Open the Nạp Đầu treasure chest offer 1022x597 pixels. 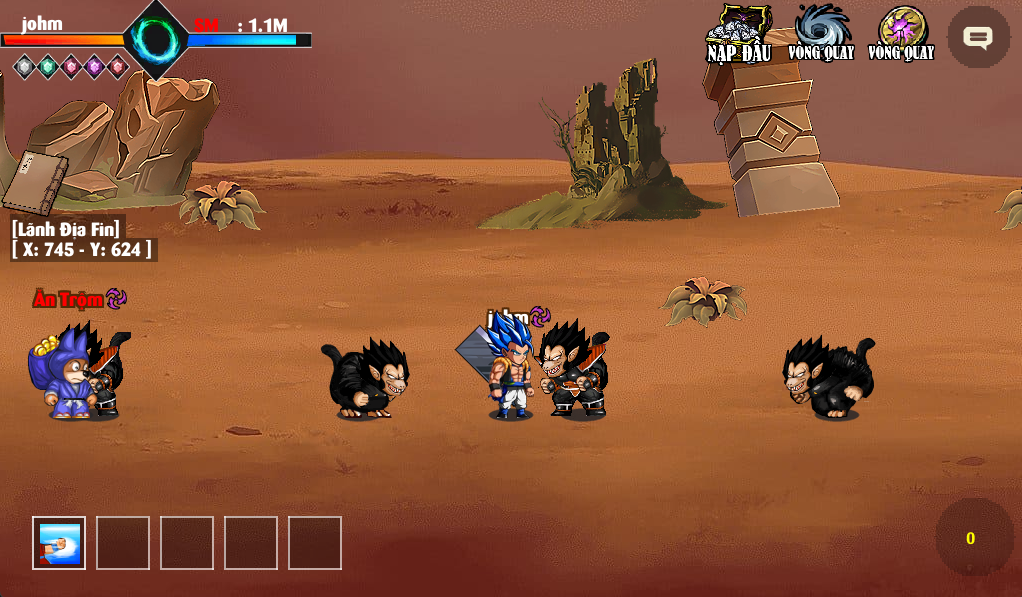(739, 33)
